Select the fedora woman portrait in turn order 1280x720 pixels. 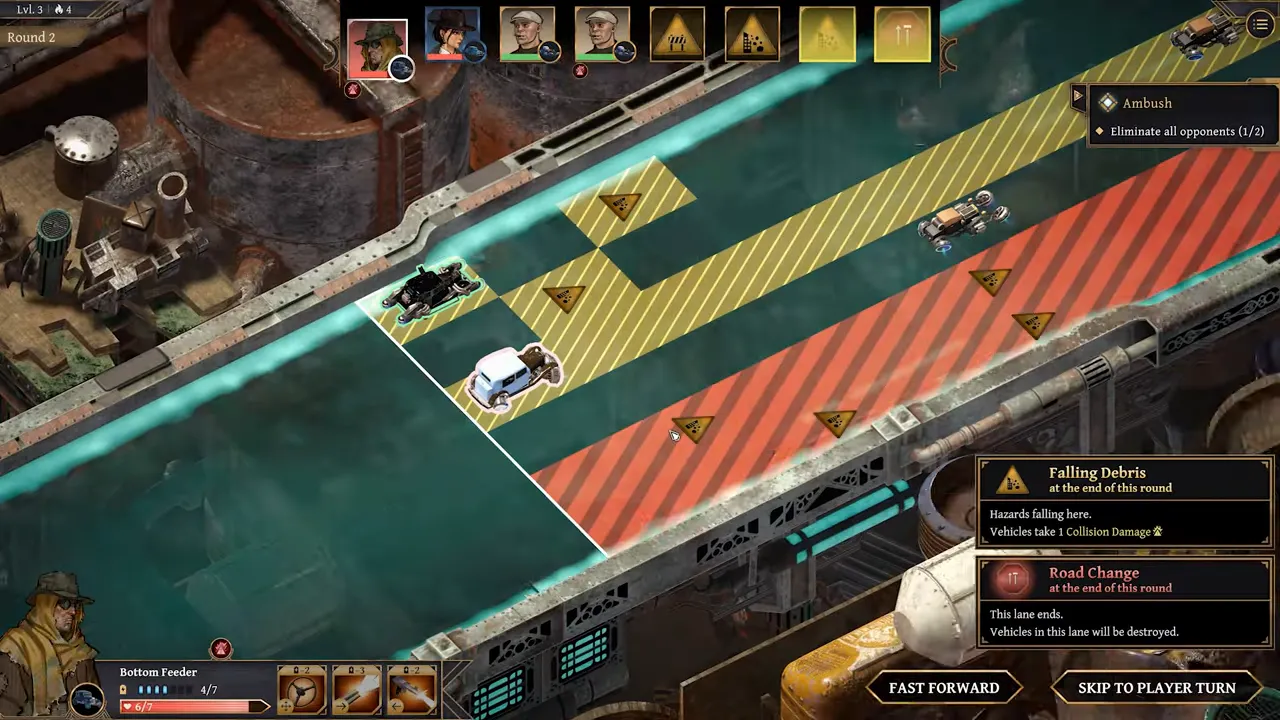pyautogui.click(x=452, y=34)
